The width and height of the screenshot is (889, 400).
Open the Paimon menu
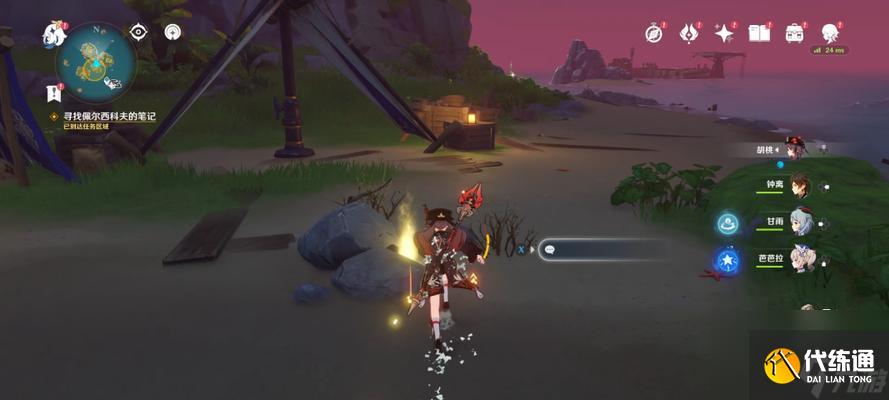[54, 35]
